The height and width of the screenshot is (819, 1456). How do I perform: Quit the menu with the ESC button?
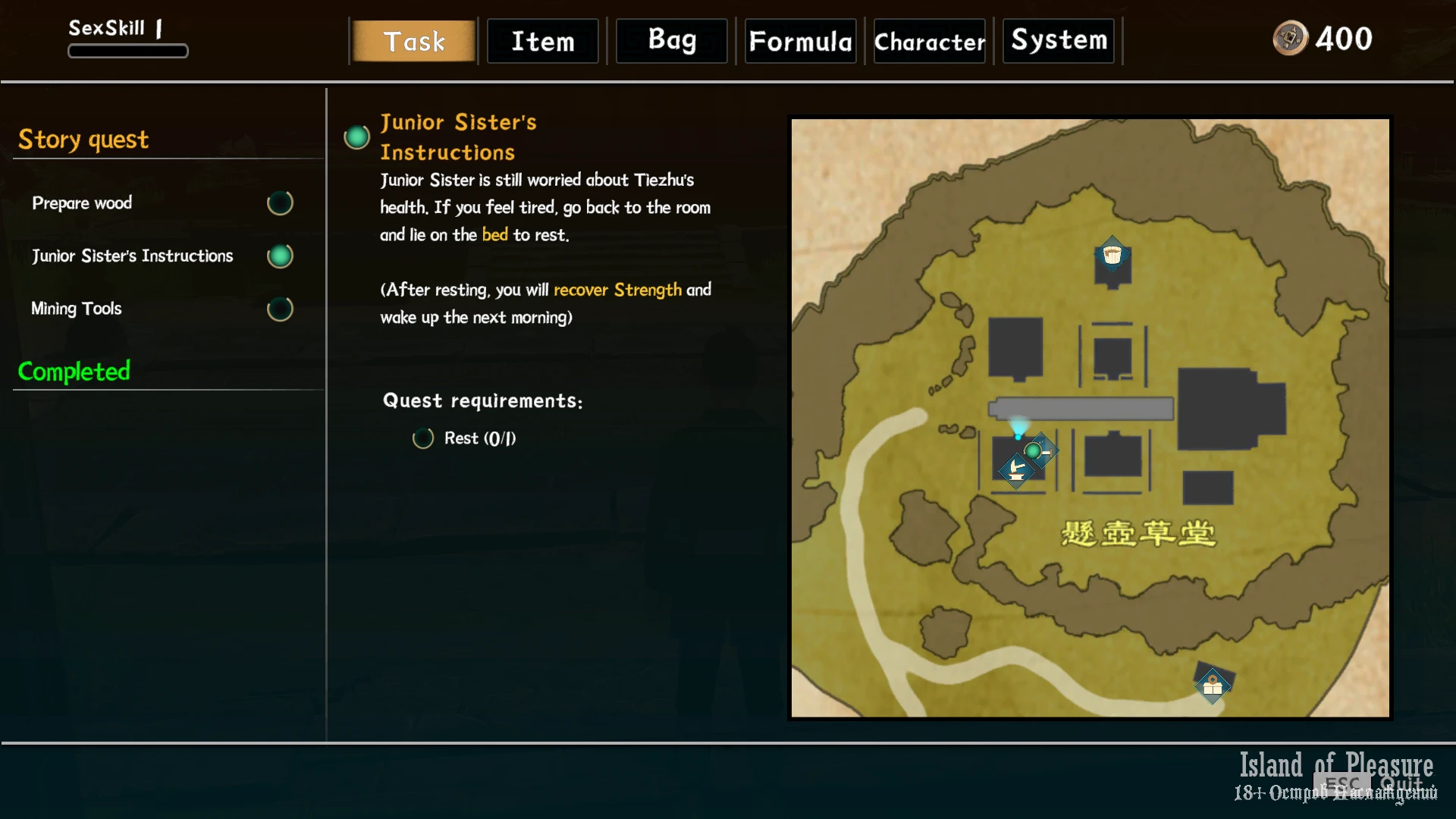click(x=1342, y=784)
